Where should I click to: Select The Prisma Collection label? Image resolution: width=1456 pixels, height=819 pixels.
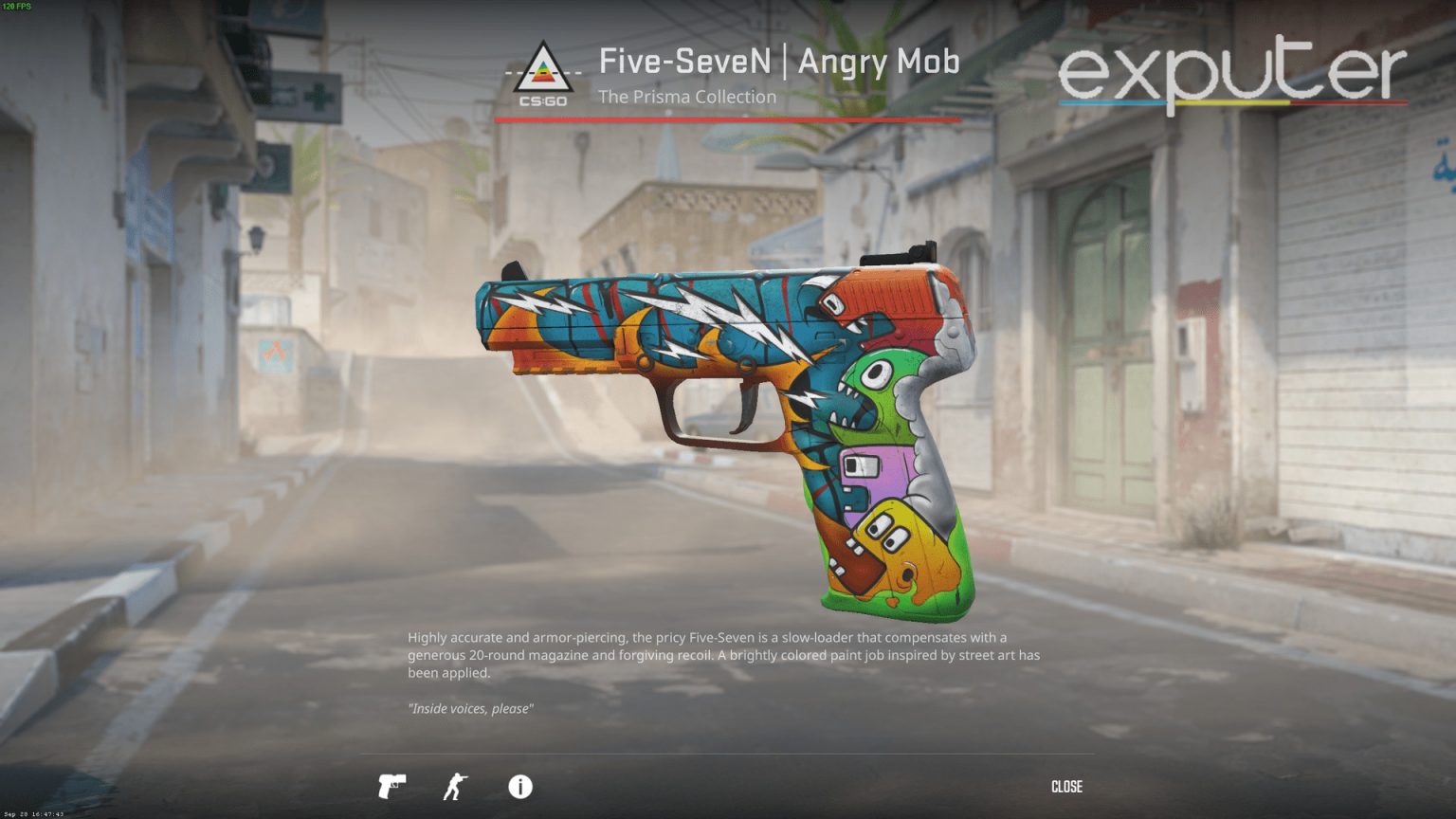[x=688, y=97]
